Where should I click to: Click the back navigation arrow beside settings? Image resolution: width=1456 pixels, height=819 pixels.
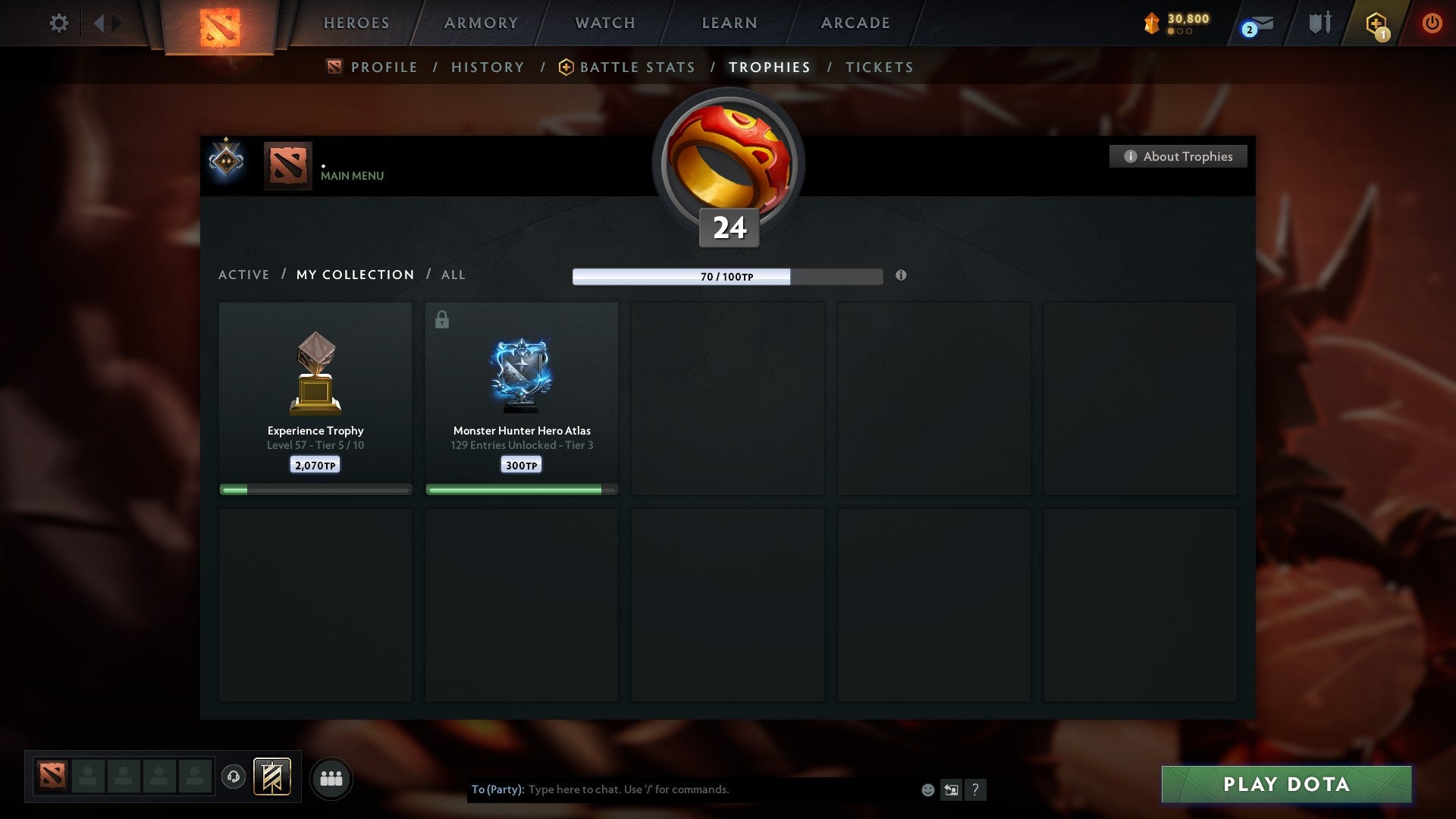tap(101, 23)
